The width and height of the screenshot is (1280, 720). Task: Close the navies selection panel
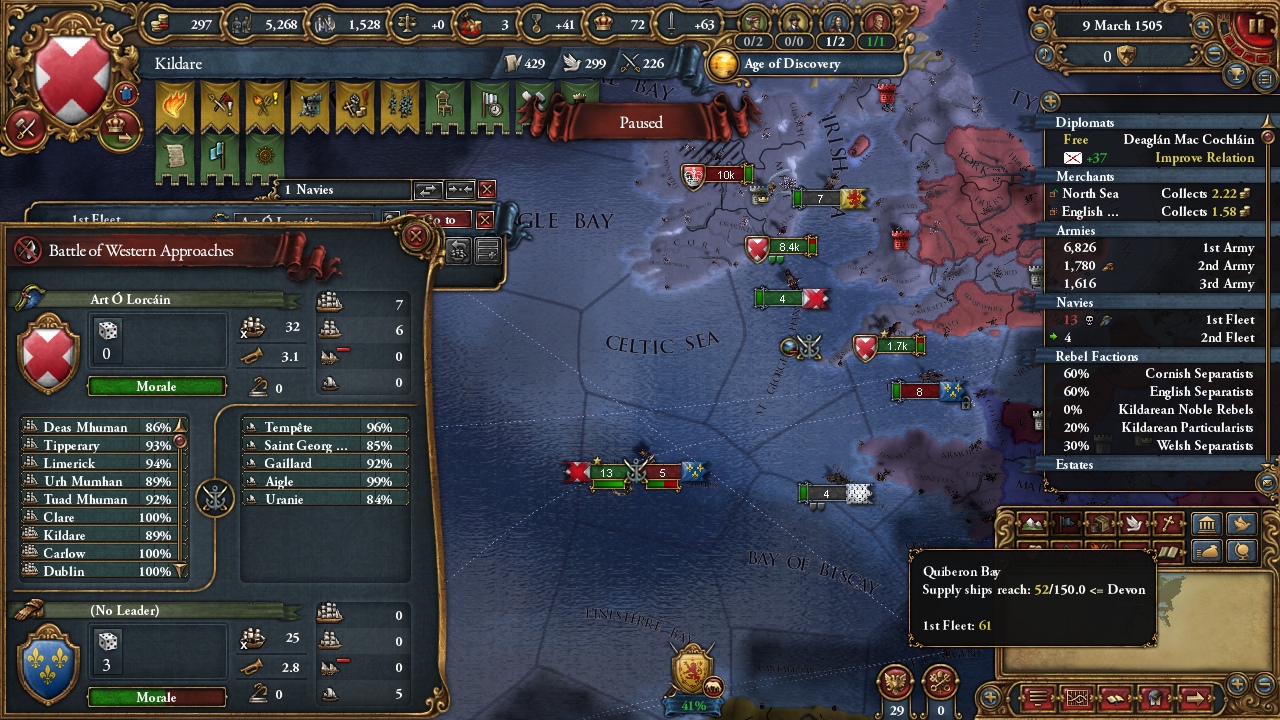click(487, 189)
